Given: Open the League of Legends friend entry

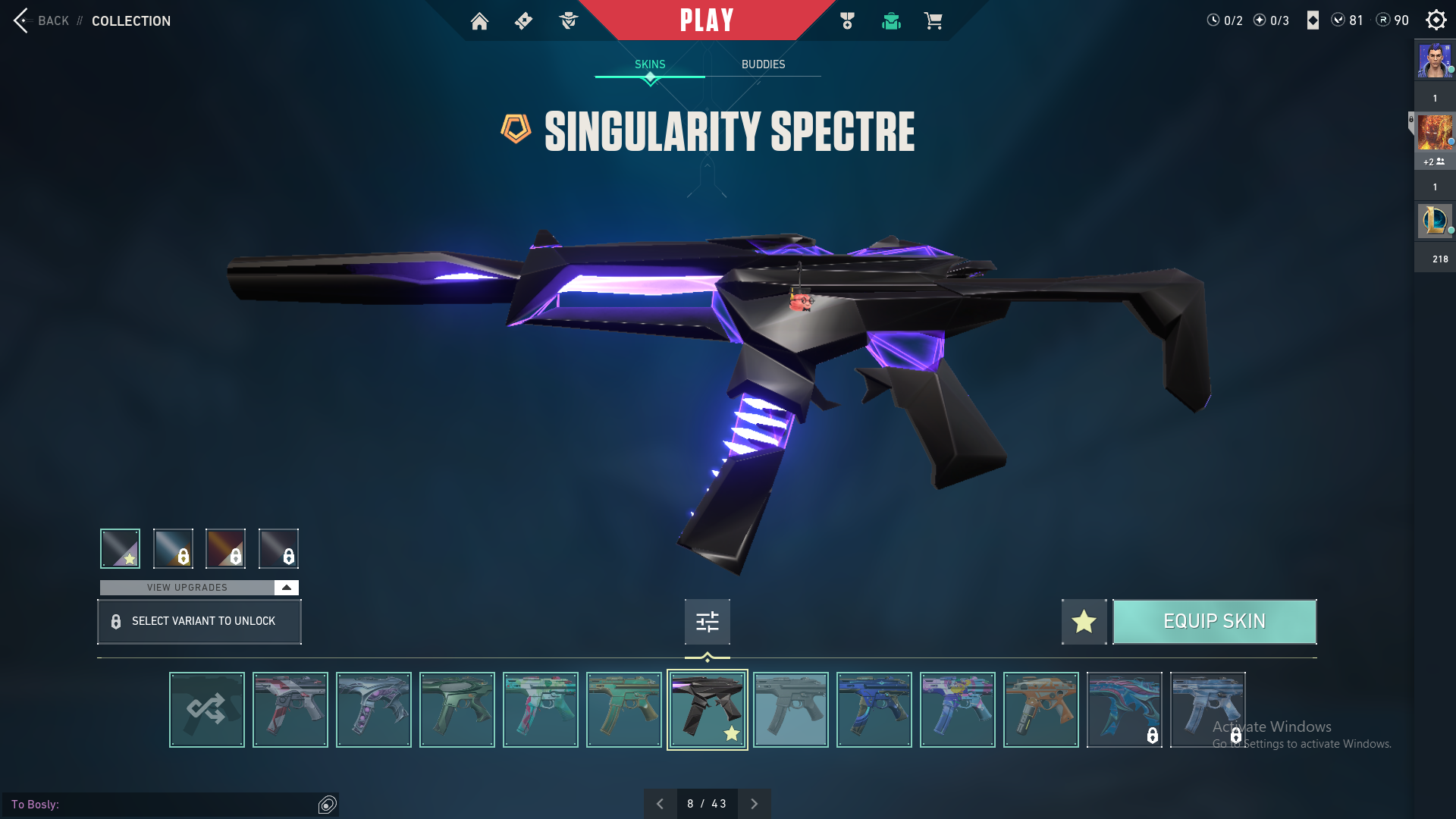Looking at the screenshot, I should [x=1435, y=221].
